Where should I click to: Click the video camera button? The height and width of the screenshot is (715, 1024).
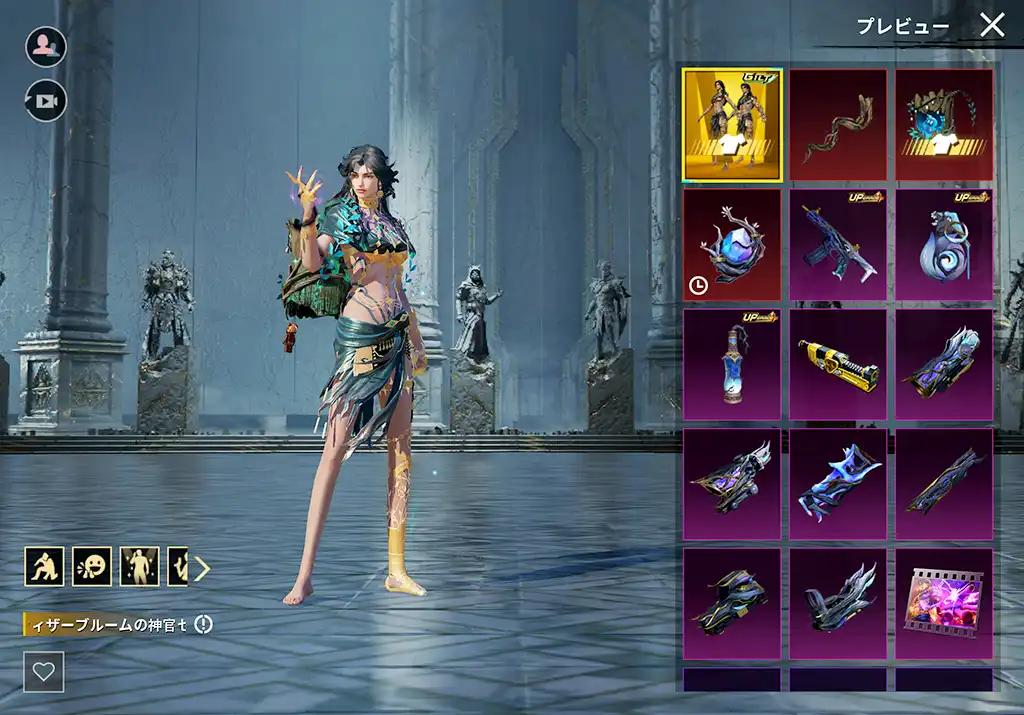coord(46,100)
